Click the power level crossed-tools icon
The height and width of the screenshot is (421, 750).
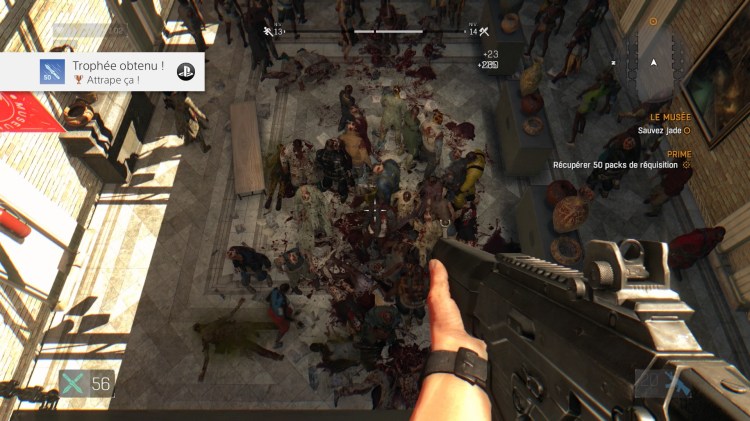pyautogui.click(x=484, y=31)
